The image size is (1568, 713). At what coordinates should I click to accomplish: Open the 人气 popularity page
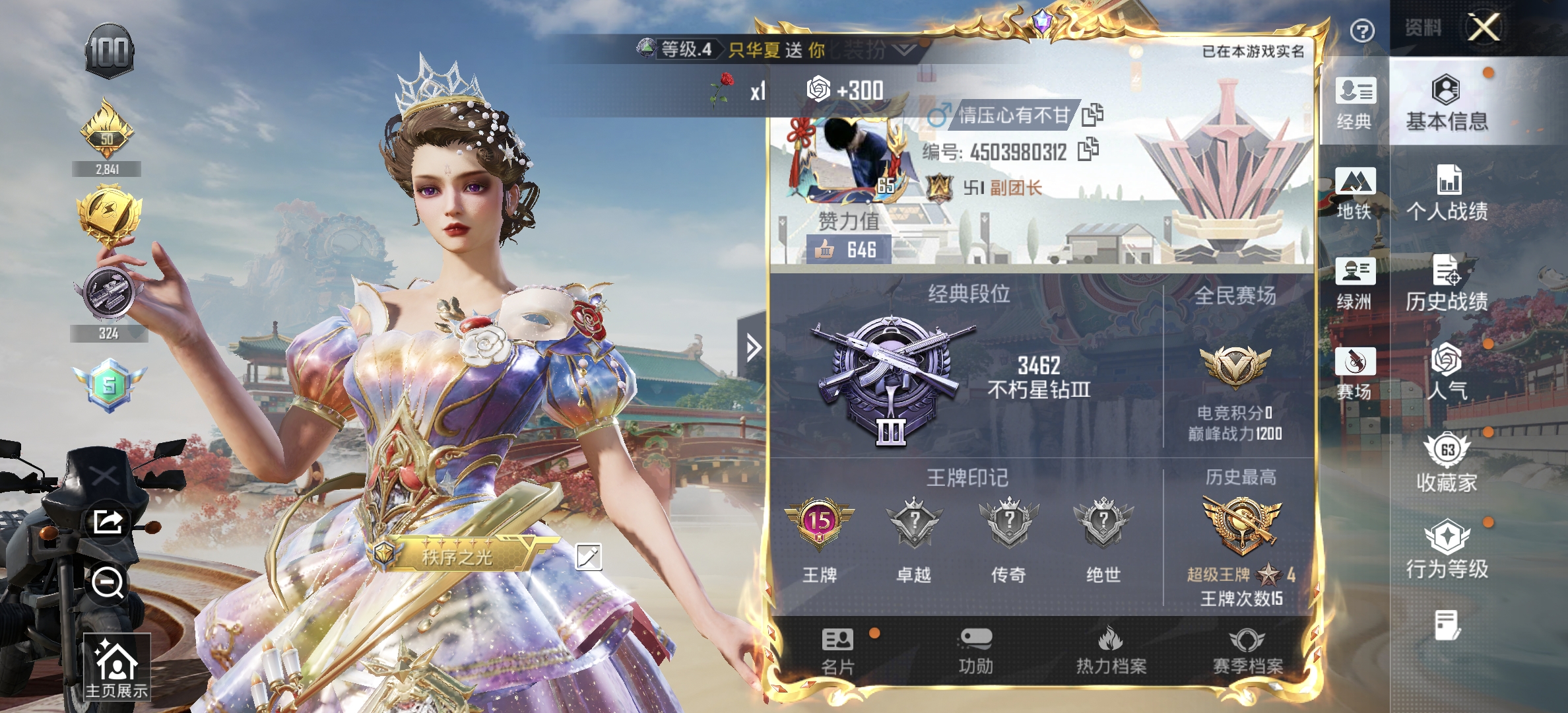1447,372
